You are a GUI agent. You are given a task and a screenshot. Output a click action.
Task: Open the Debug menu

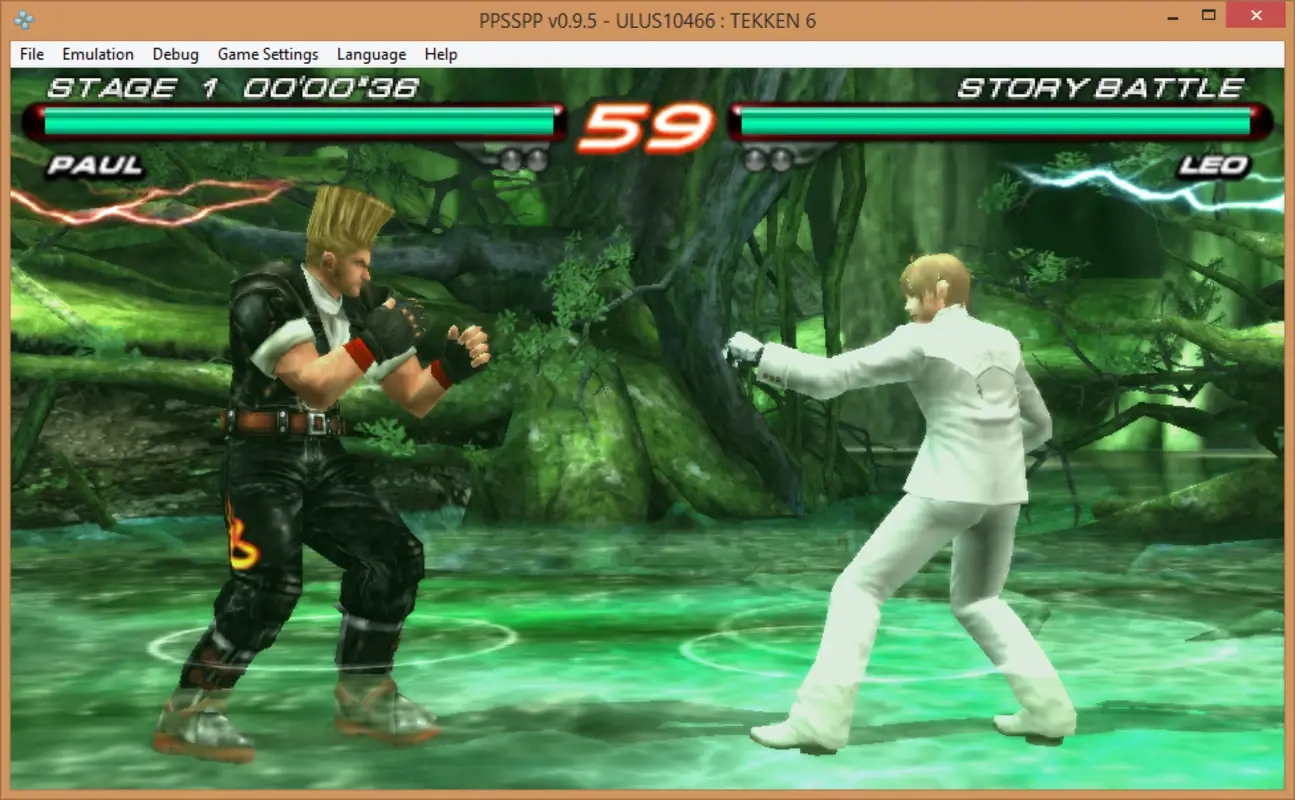(x=175, y=54)
